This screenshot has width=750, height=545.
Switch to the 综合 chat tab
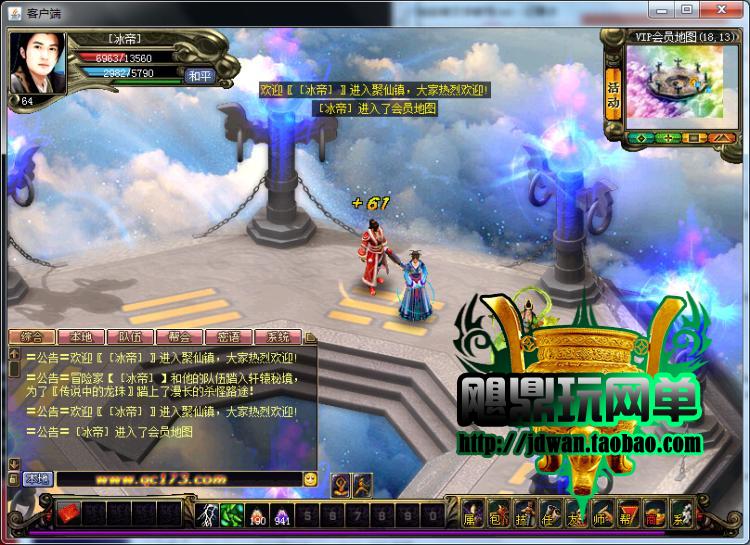(31, 337)
